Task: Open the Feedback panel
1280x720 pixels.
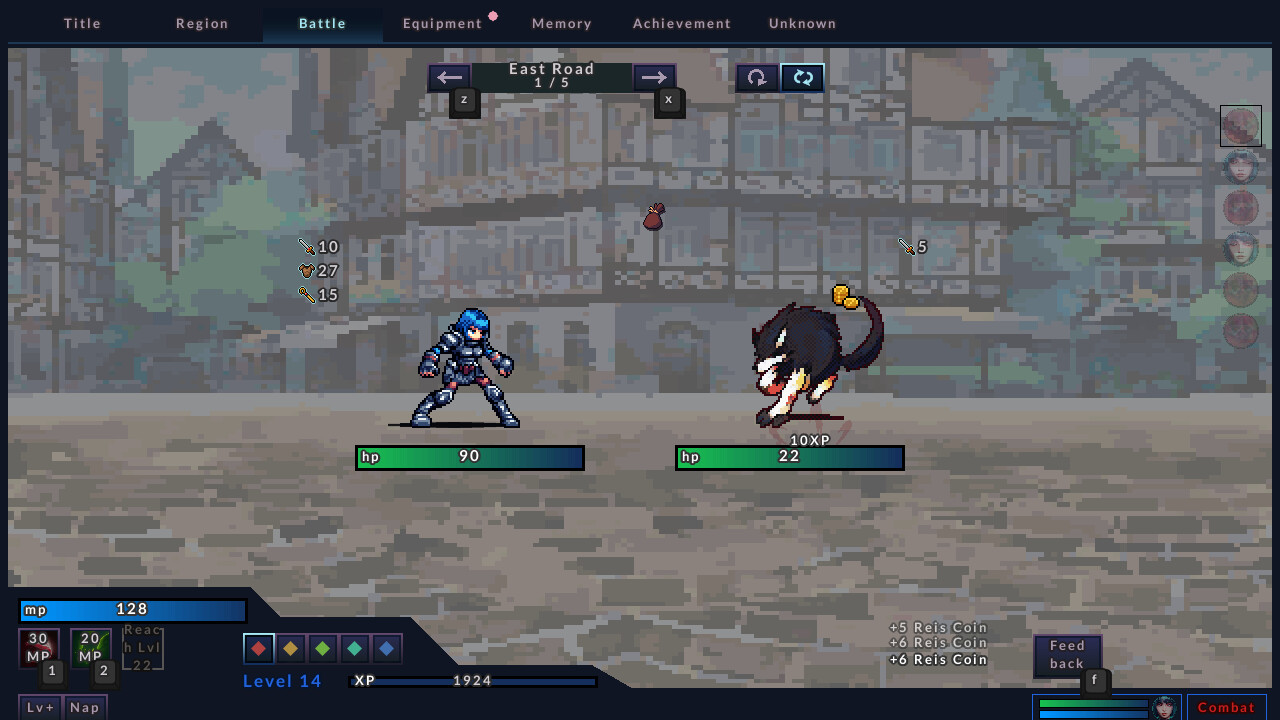Action: coord(1067,654)
